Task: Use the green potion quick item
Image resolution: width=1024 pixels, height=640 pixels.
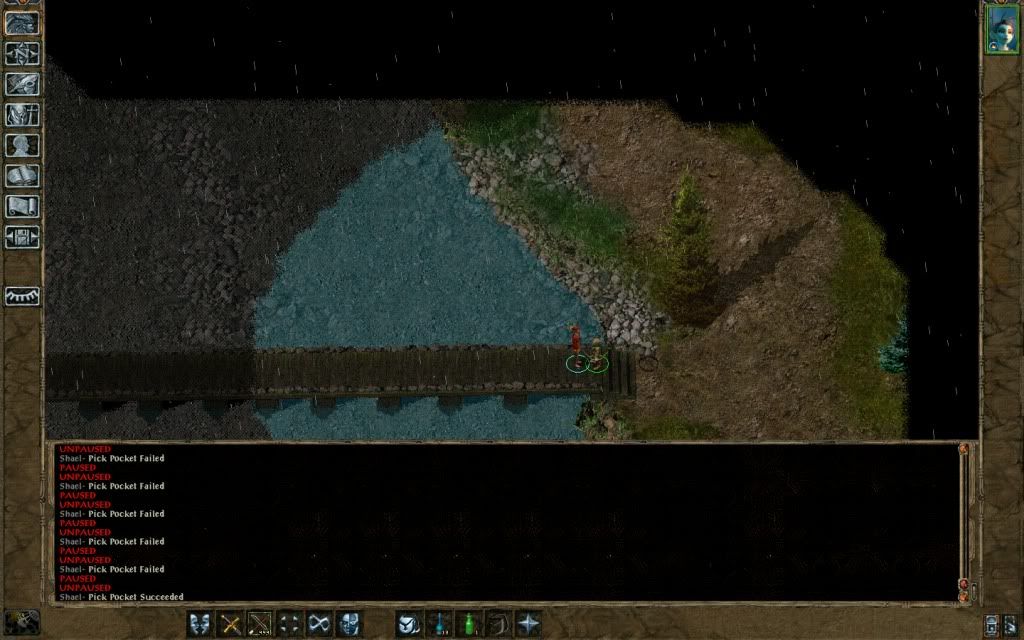Action: 467,623
